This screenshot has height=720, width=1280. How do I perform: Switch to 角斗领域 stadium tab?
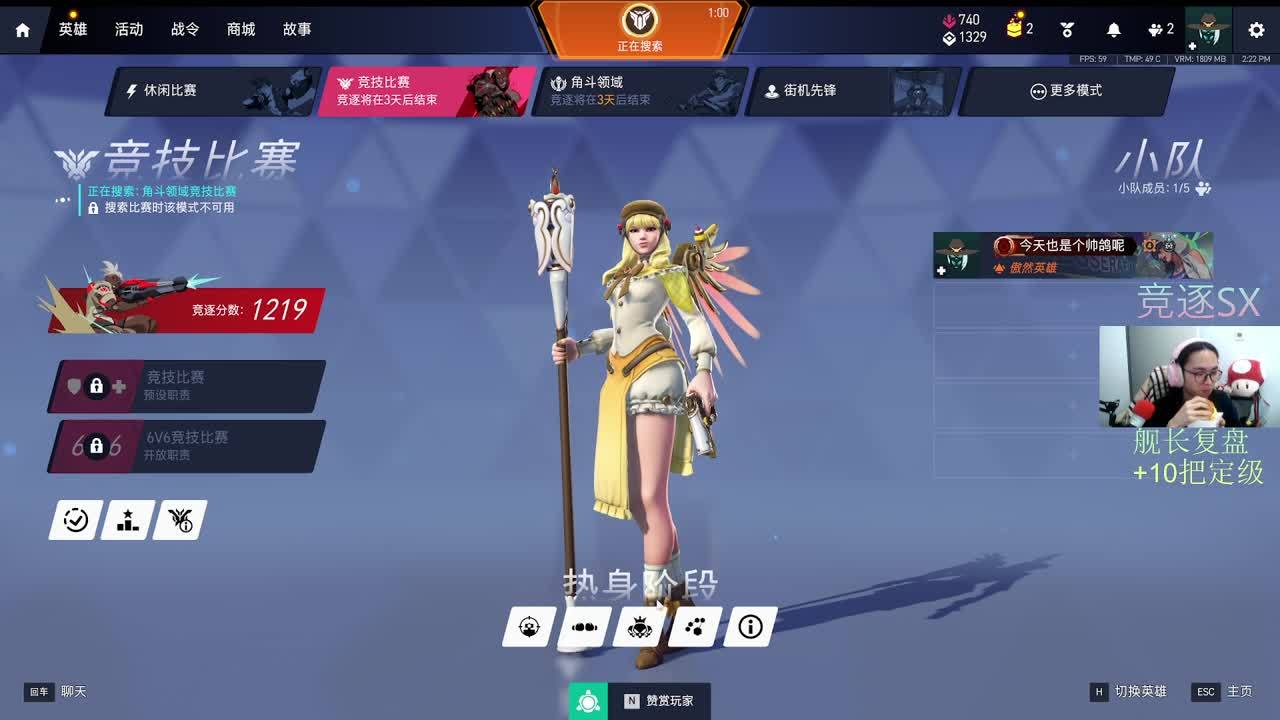[x=640, y=91]
